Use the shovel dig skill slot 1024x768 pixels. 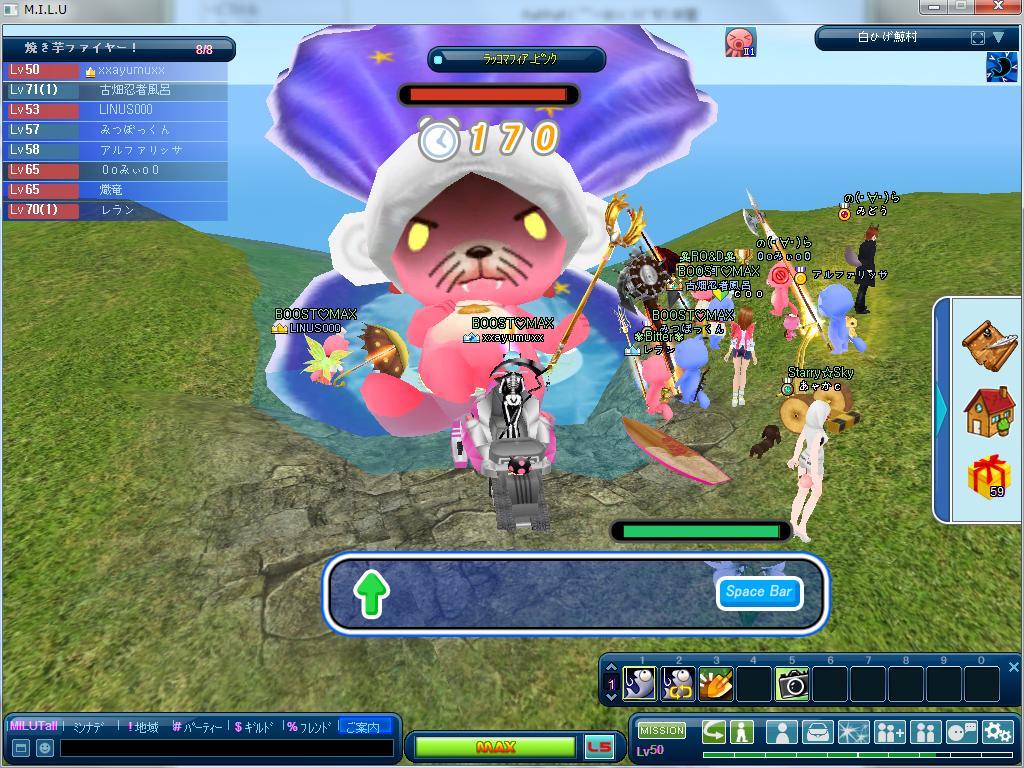pos(716,684)
